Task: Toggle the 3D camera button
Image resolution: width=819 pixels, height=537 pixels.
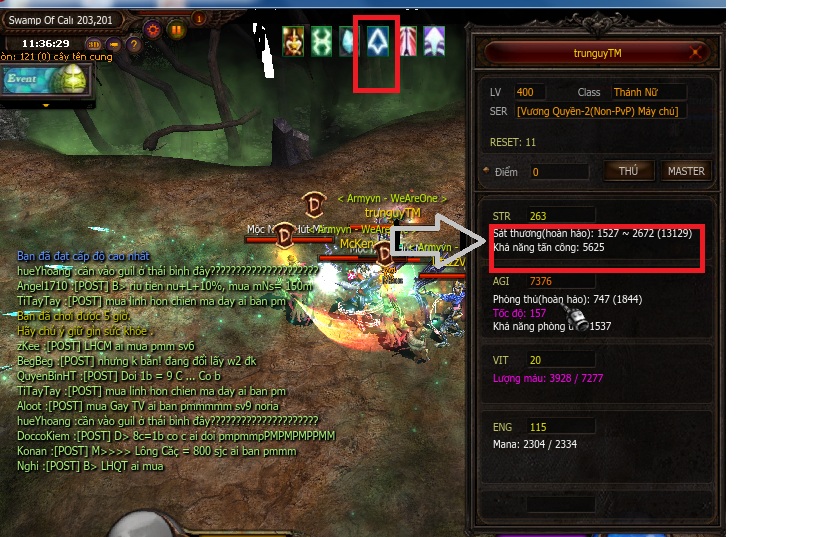Action: tap(94, 44)
